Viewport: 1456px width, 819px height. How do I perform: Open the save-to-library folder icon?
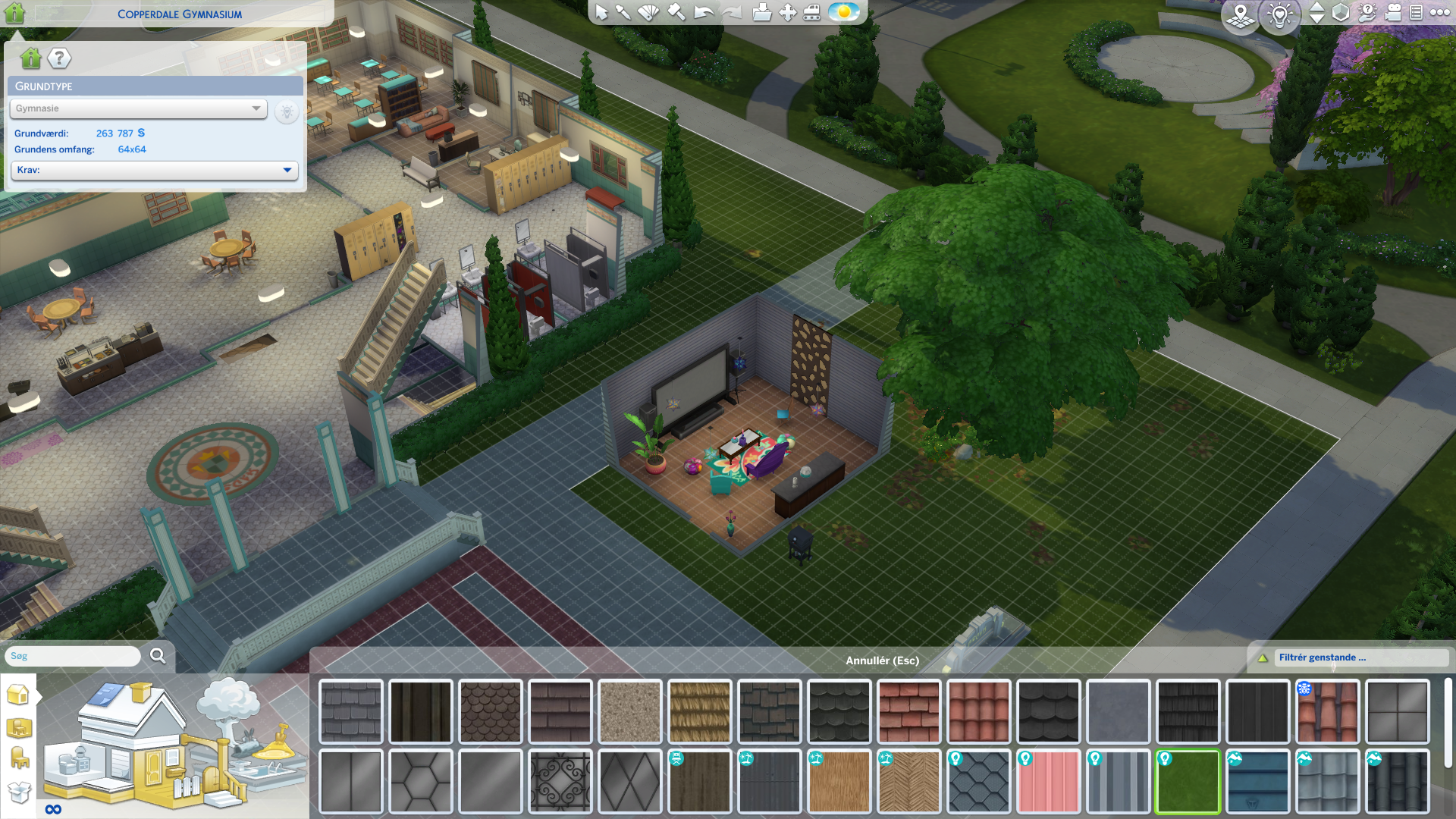pos(761,13)
